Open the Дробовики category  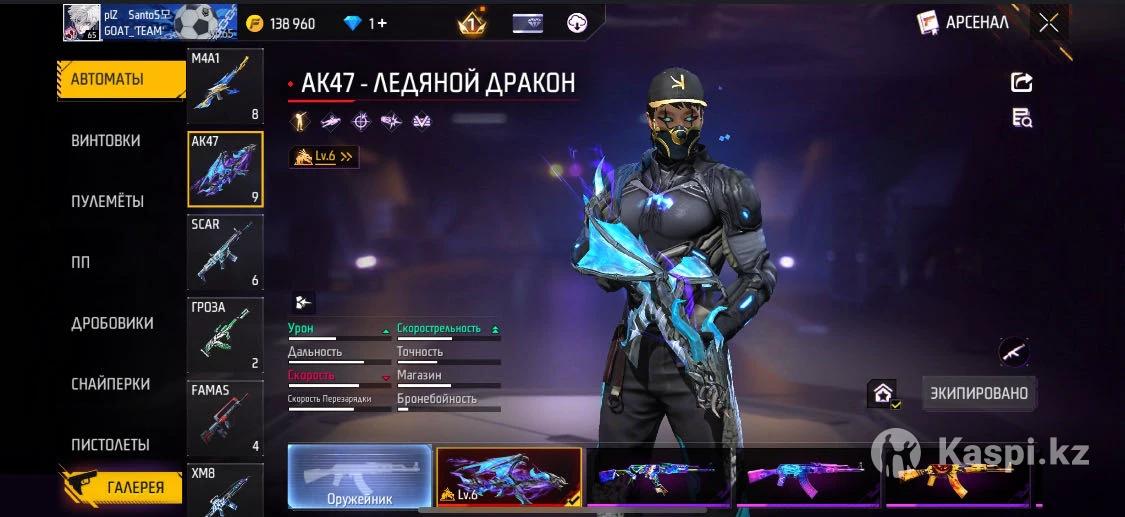(112, 323)
